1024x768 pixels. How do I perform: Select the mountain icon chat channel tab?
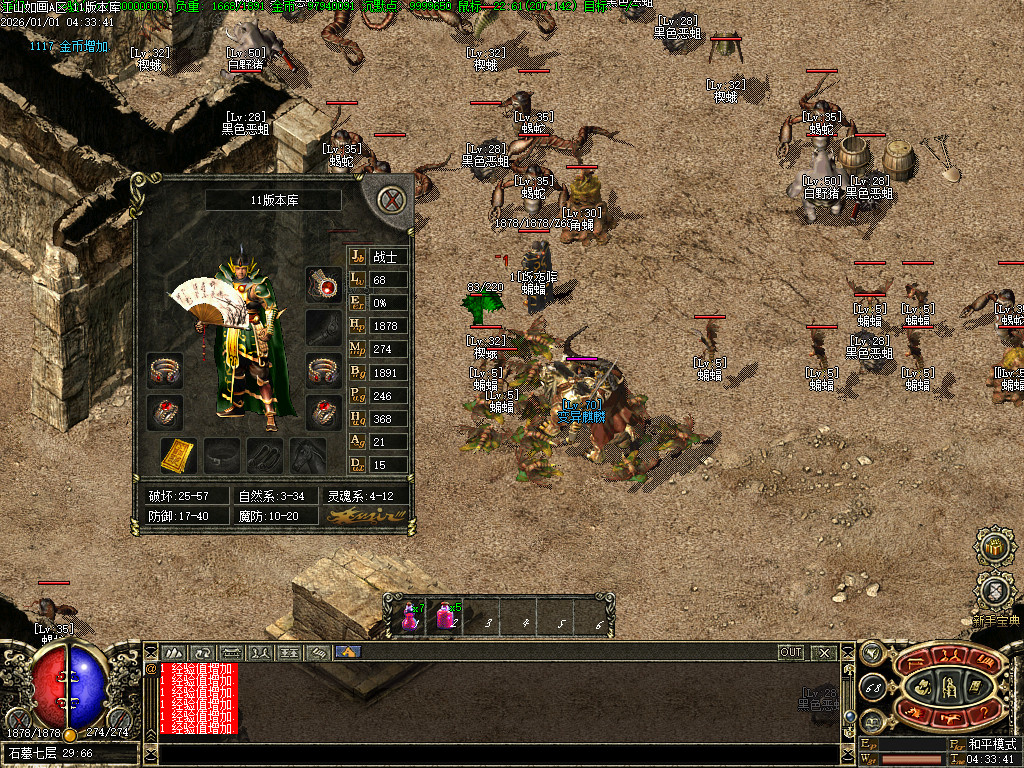pos(173,652)
